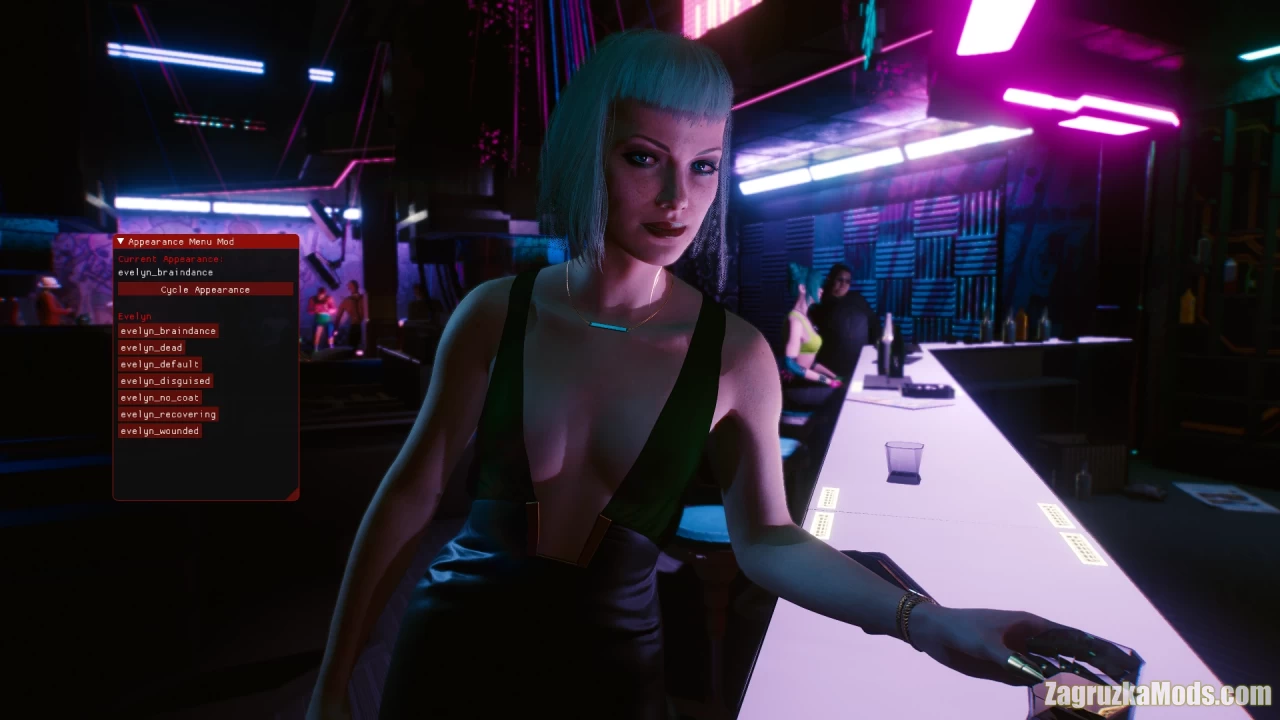Select the evelyn_dead appearance
The width and height of the screenshot is (1280, 720).
[x=150, y=347]
